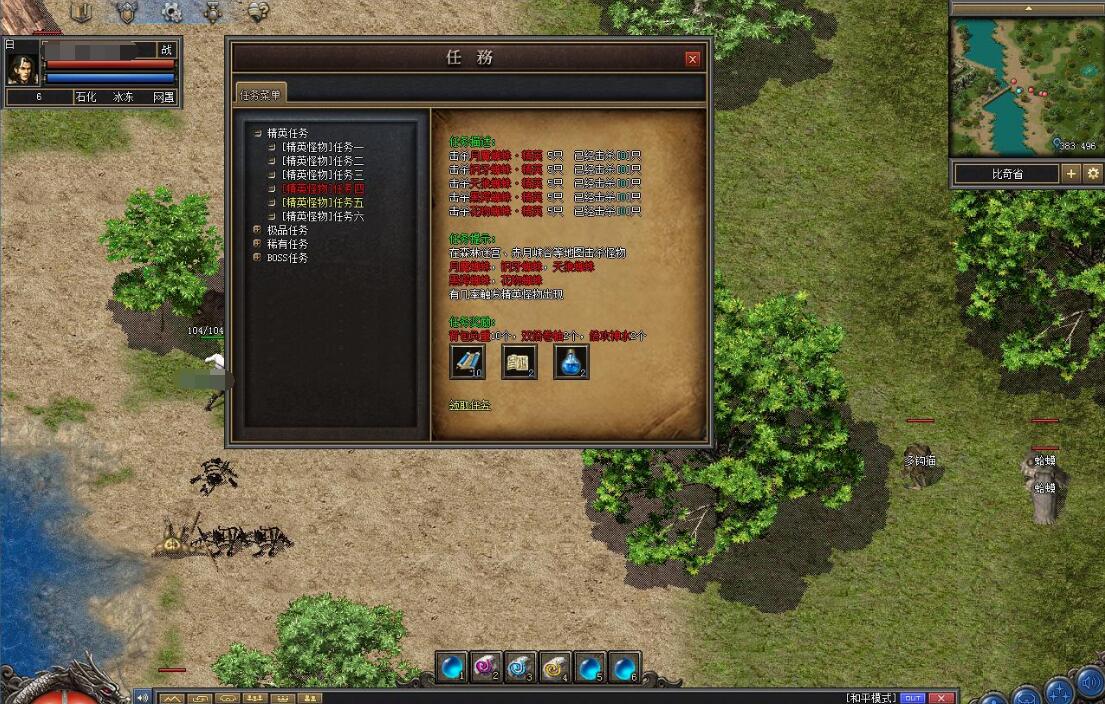The image size is (1105, 704).
Task: Open [精英怪物]任务六 quest details
Action: (322, 216)
